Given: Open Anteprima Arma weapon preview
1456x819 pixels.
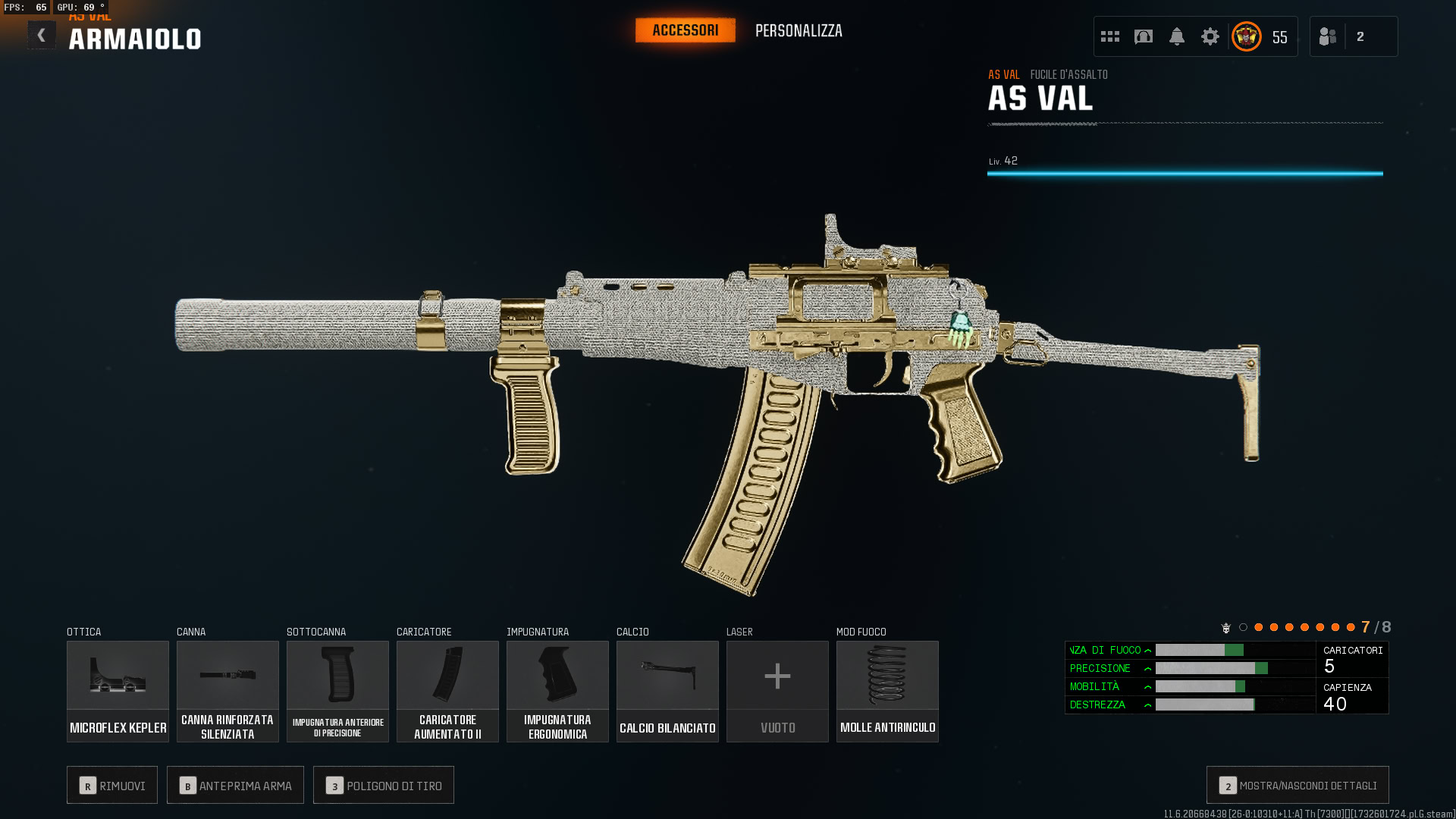Looking at the screenshot, I should [x=235, y=786].
